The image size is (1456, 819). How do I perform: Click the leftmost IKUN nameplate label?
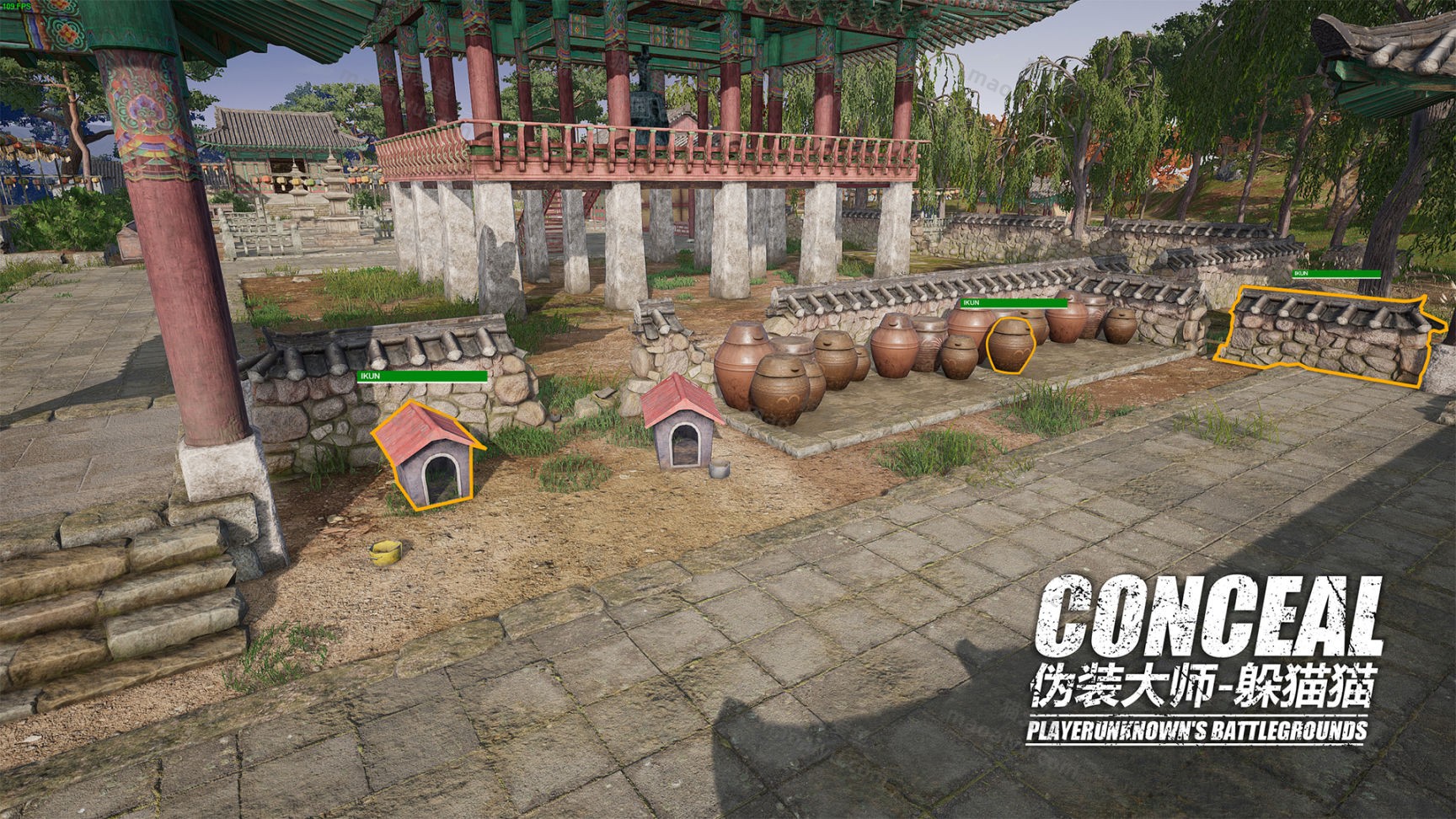coord(368,377)
